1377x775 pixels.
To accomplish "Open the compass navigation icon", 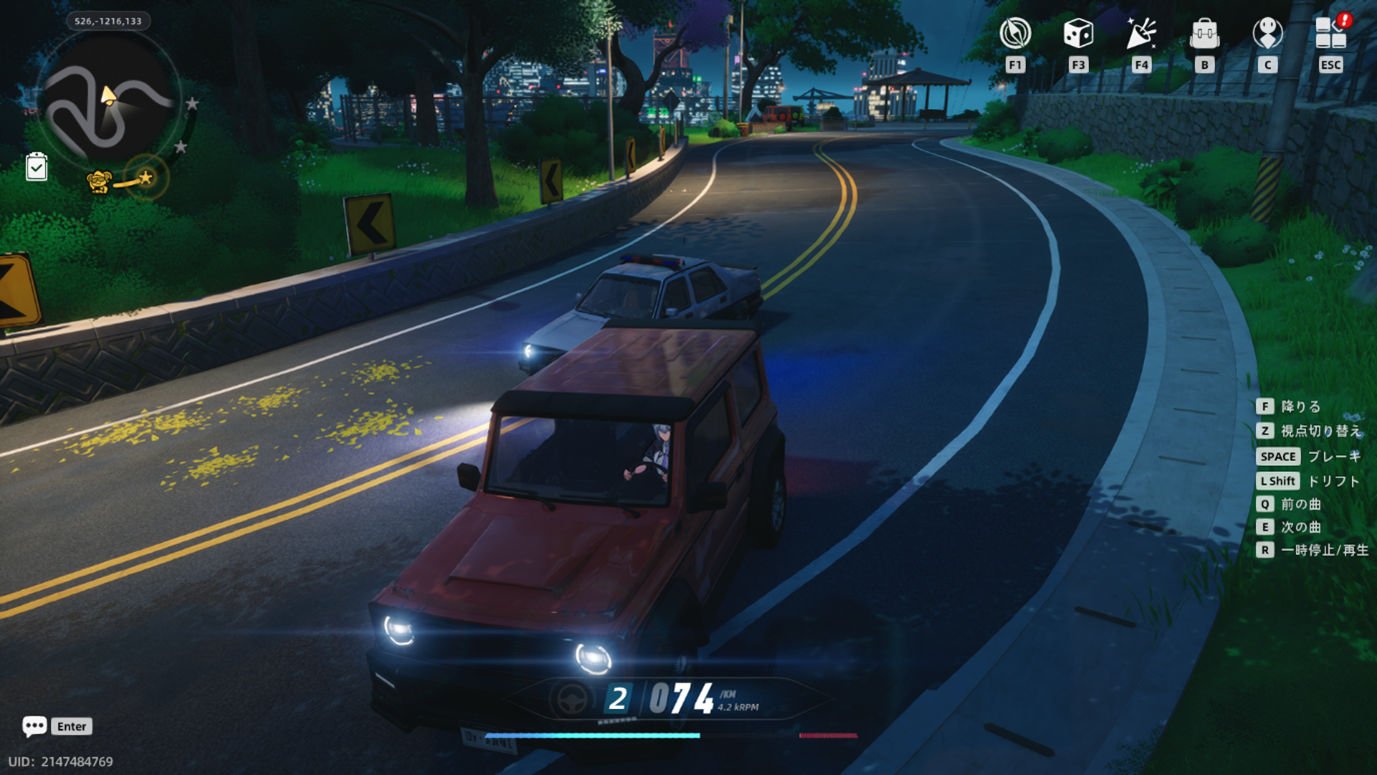I will tap(1015, 33).
